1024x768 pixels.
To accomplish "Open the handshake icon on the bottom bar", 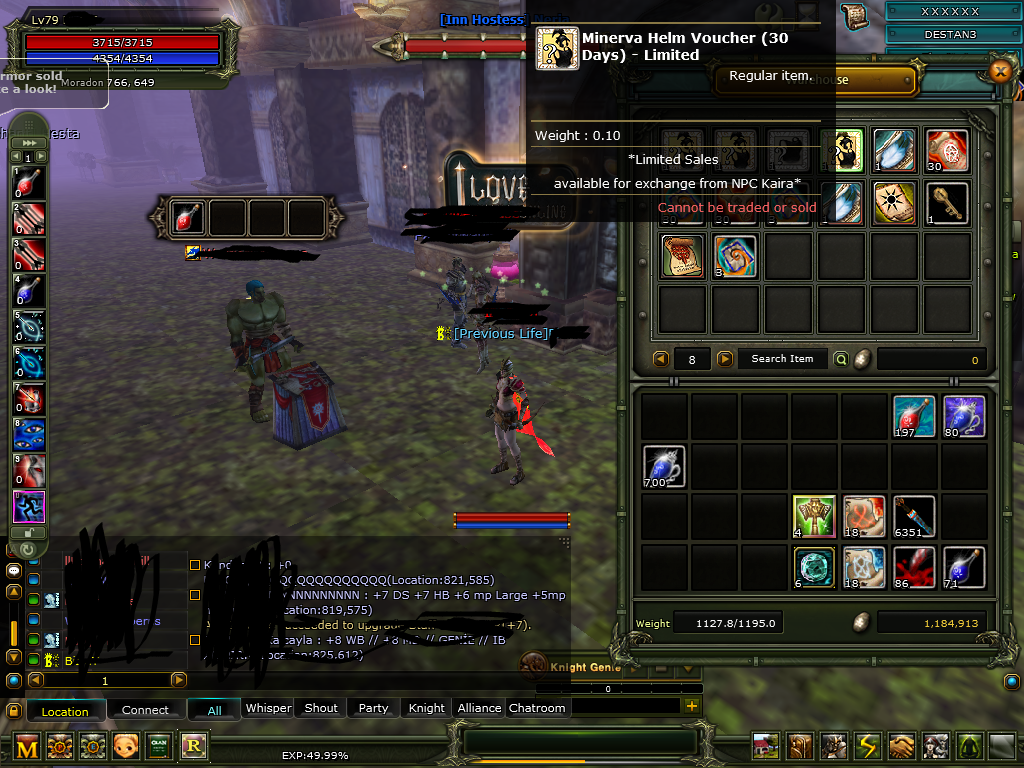I will click(x=903, y=746).
